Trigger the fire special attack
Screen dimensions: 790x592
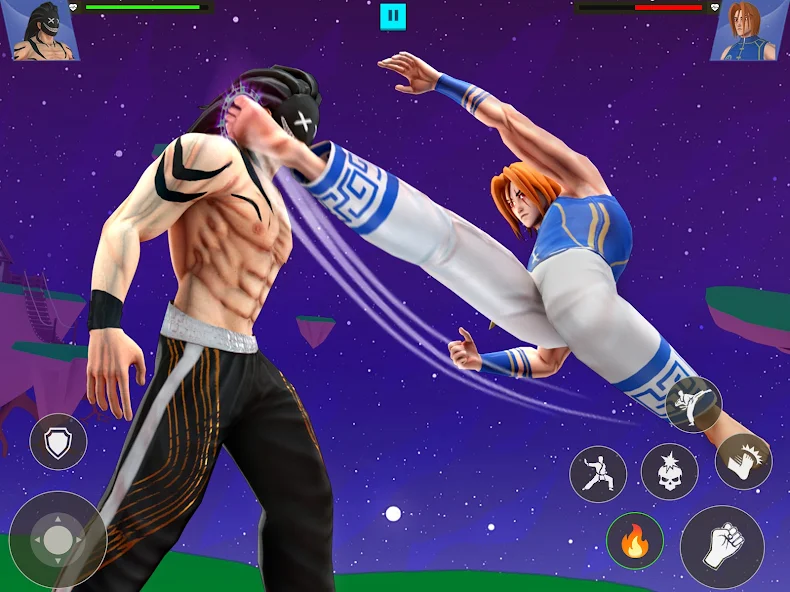tap(634, 543)
